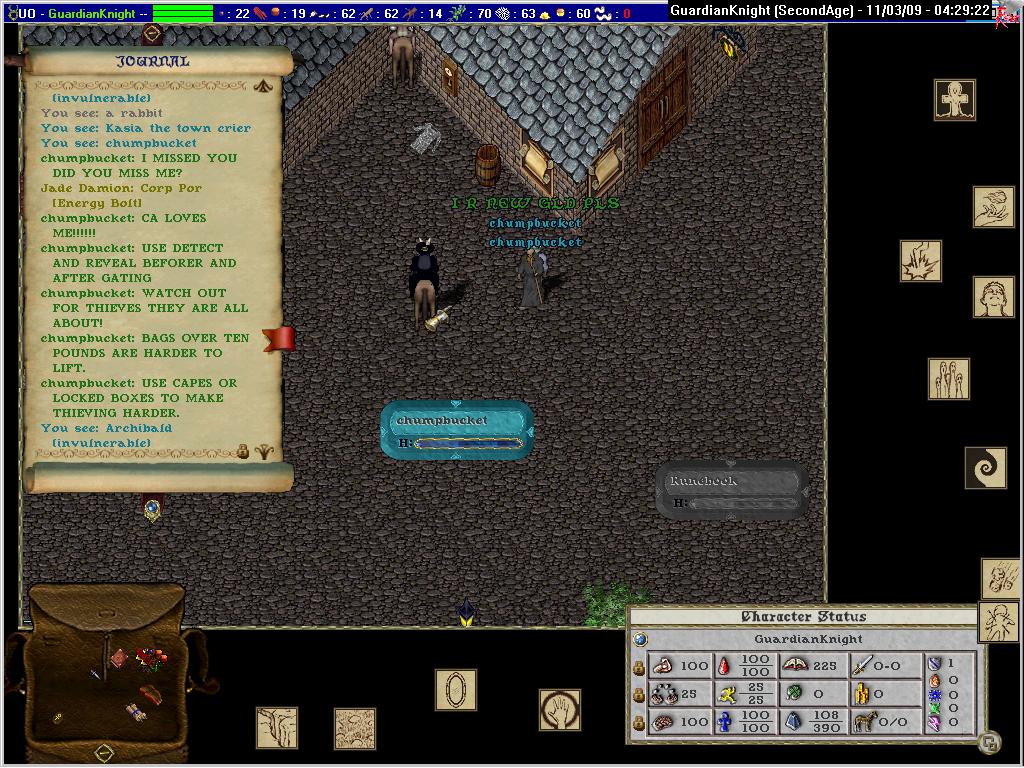Shrink the status gump with the corner button
The width and height of the screenshot is (1024, 768).
point(988,742)
